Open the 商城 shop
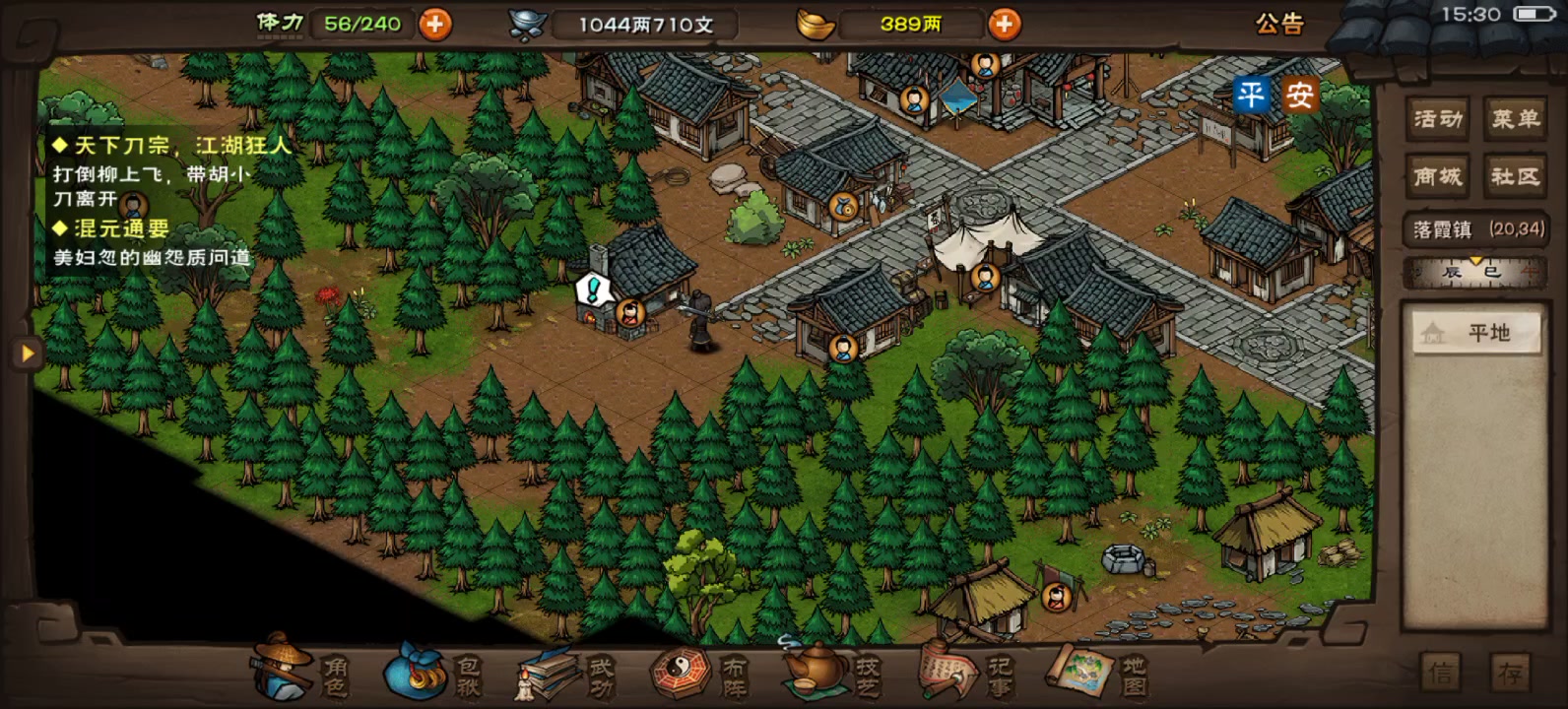 coord(1437,177)
